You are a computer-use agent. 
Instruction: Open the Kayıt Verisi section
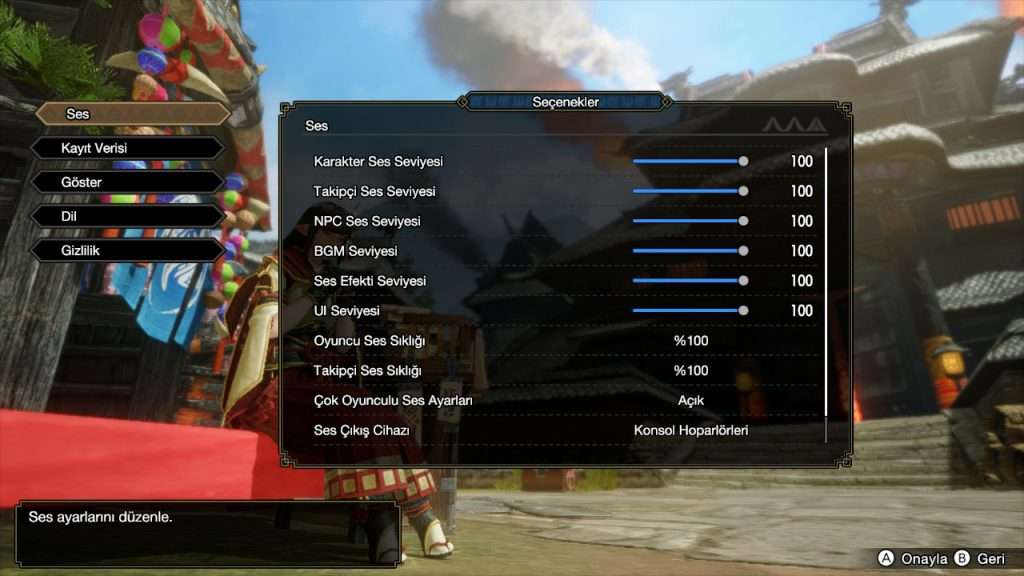coord(127,148)
